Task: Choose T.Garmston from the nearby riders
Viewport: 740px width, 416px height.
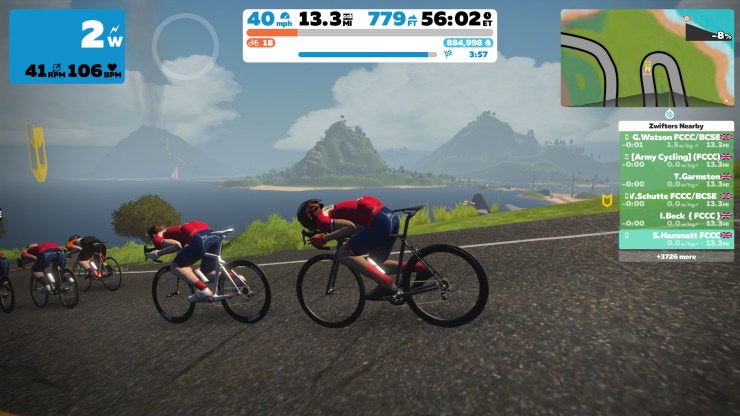Action: (677, 180)
